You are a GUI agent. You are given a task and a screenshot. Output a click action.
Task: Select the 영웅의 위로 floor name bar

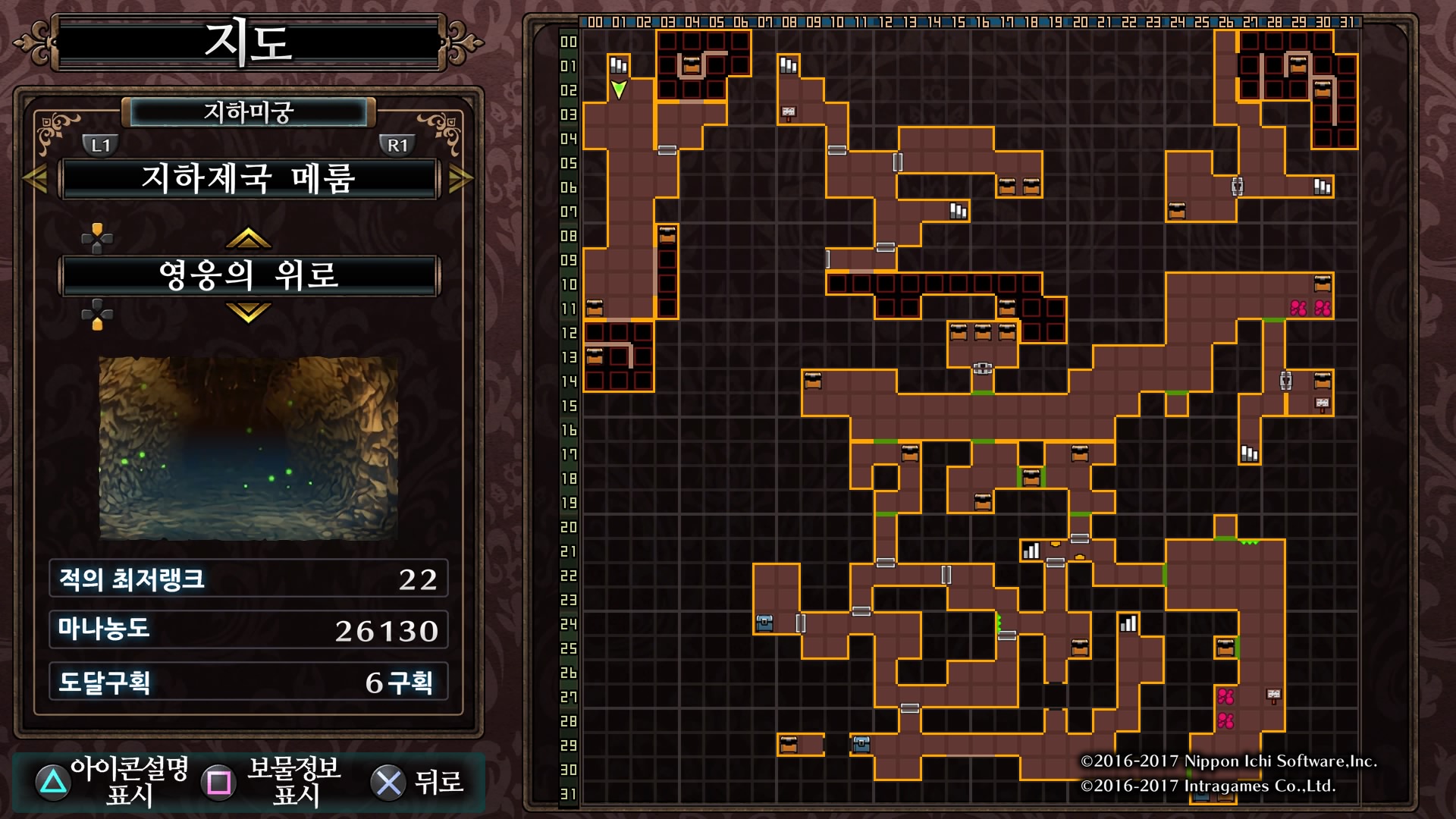tap(249, 275)
